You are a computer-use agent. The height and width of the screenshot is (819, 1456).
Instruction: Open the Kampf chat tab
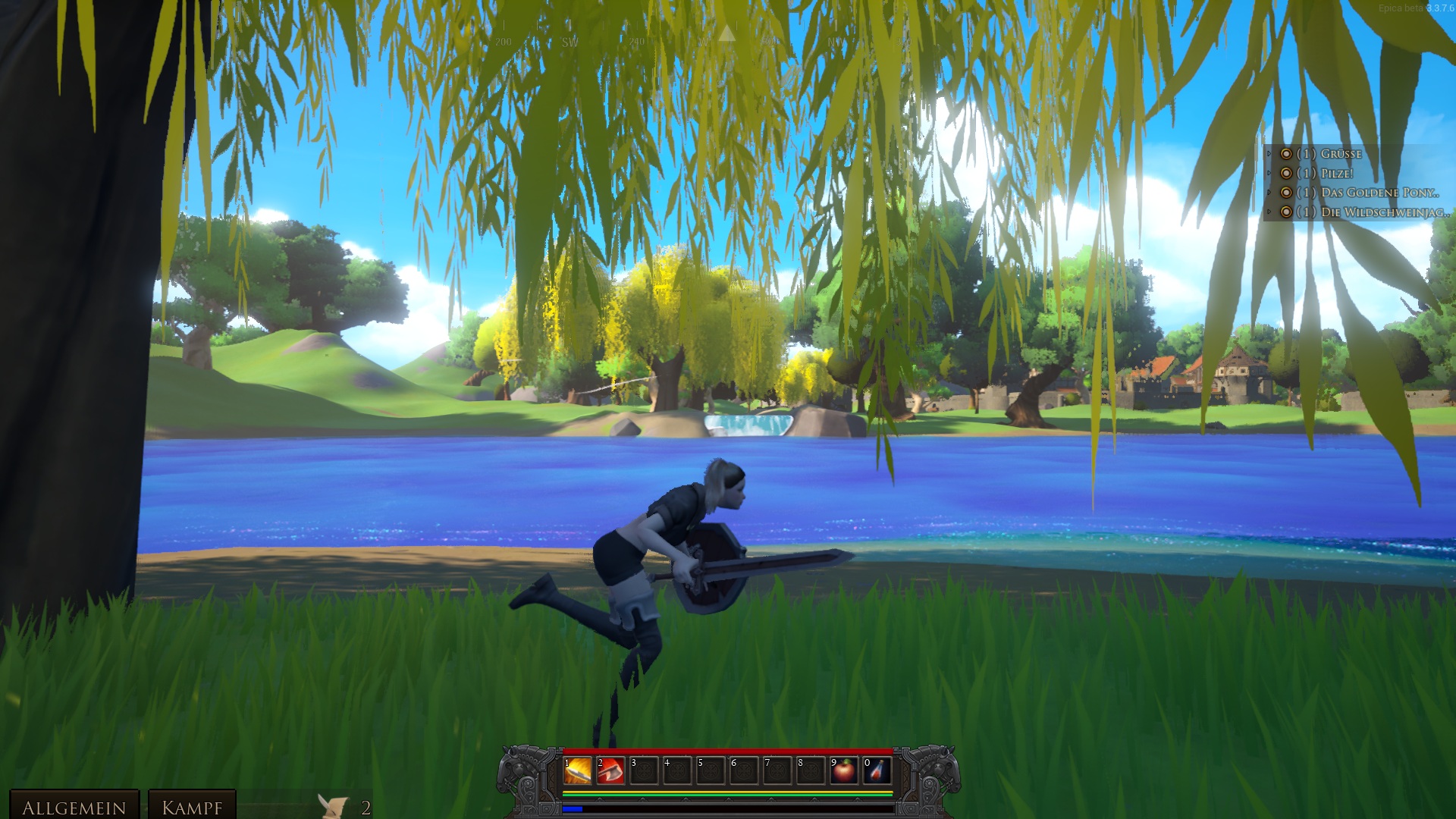point(192,807)
